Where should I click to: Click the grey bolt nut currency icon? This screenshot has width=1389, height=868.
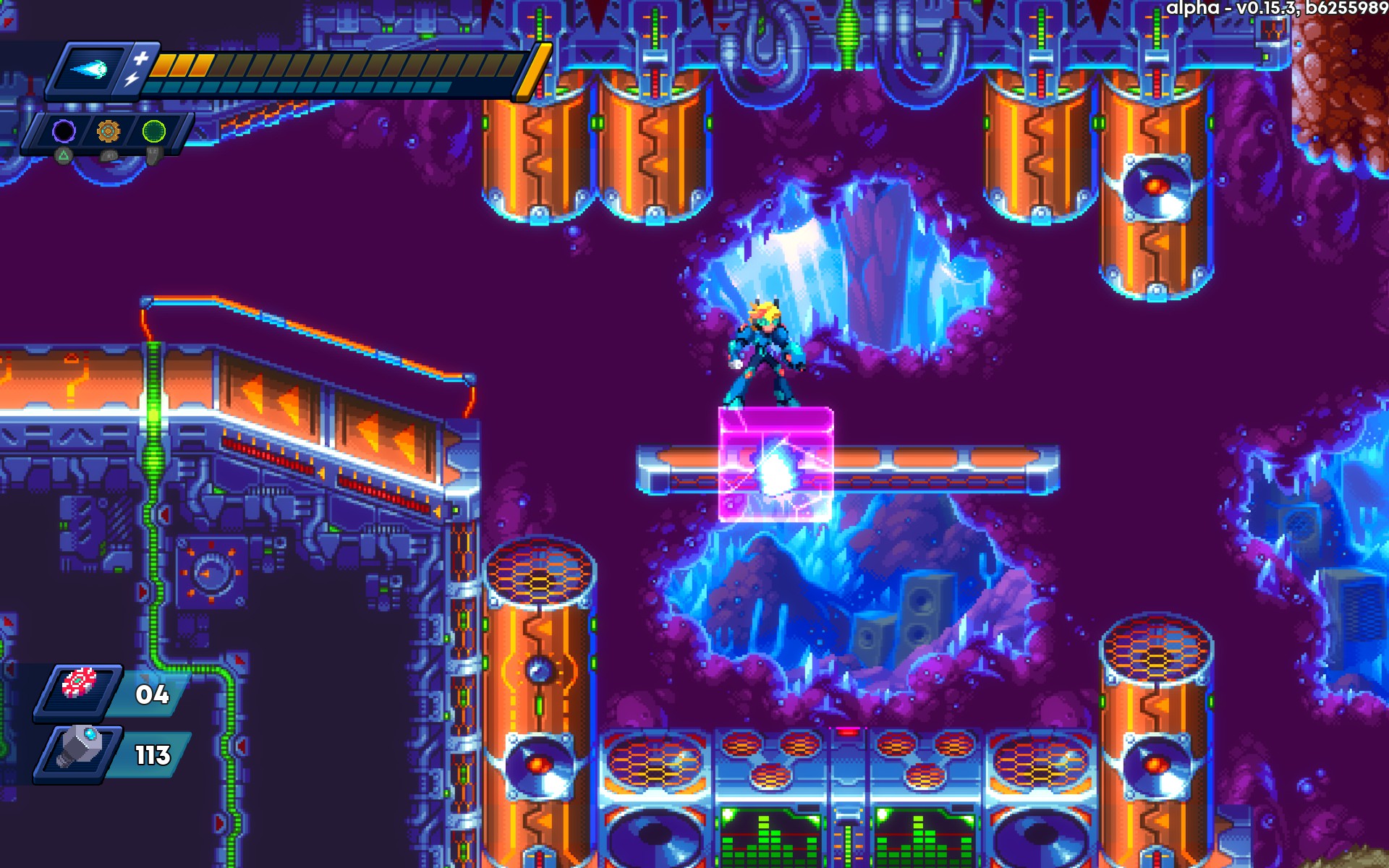click(80, 749)
